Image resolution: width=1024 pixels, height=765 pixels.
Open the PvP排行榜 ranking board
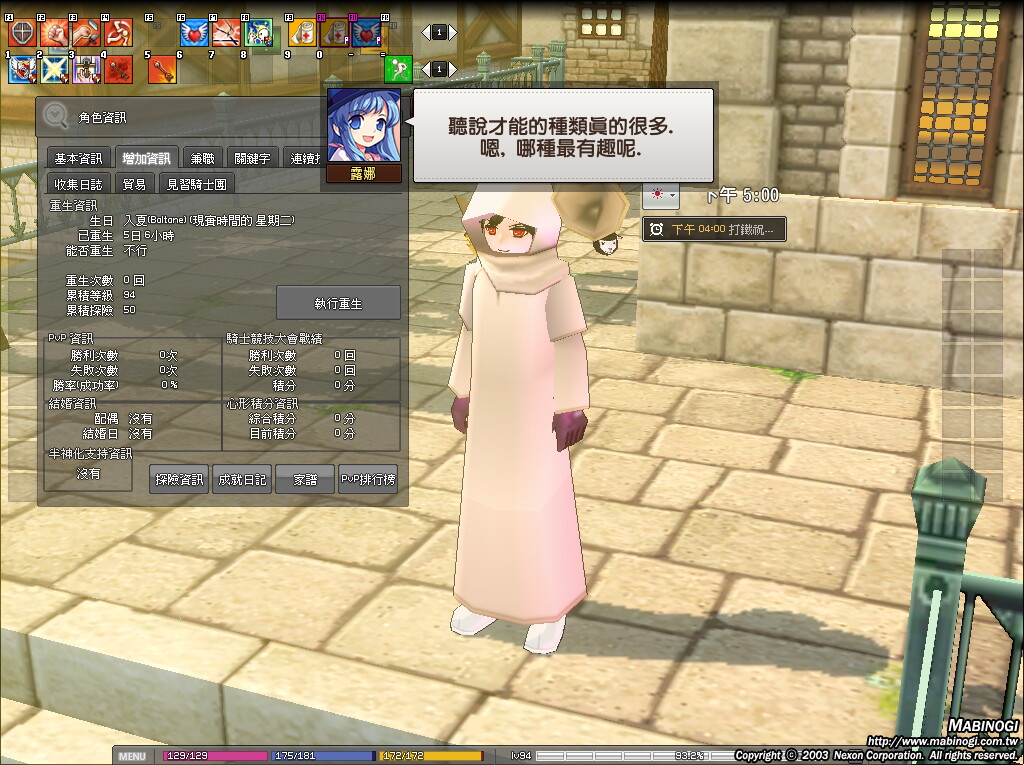(368, 480)
